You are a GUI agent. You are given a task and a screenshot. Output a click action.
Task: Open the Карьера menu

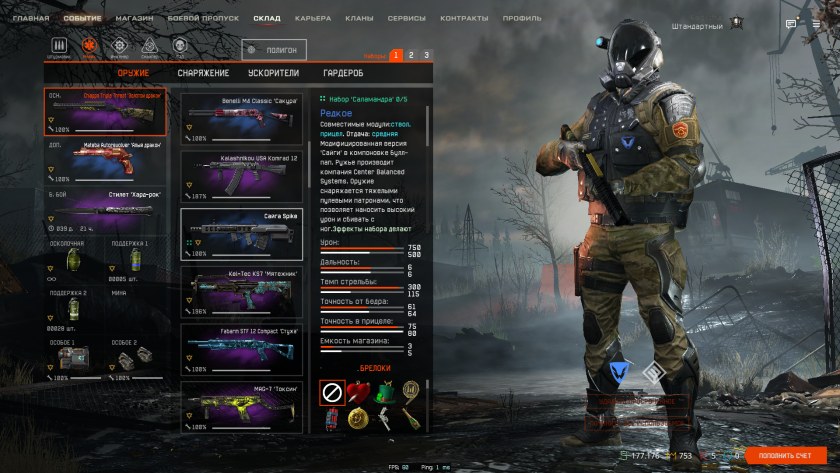[x=312, y=18]
